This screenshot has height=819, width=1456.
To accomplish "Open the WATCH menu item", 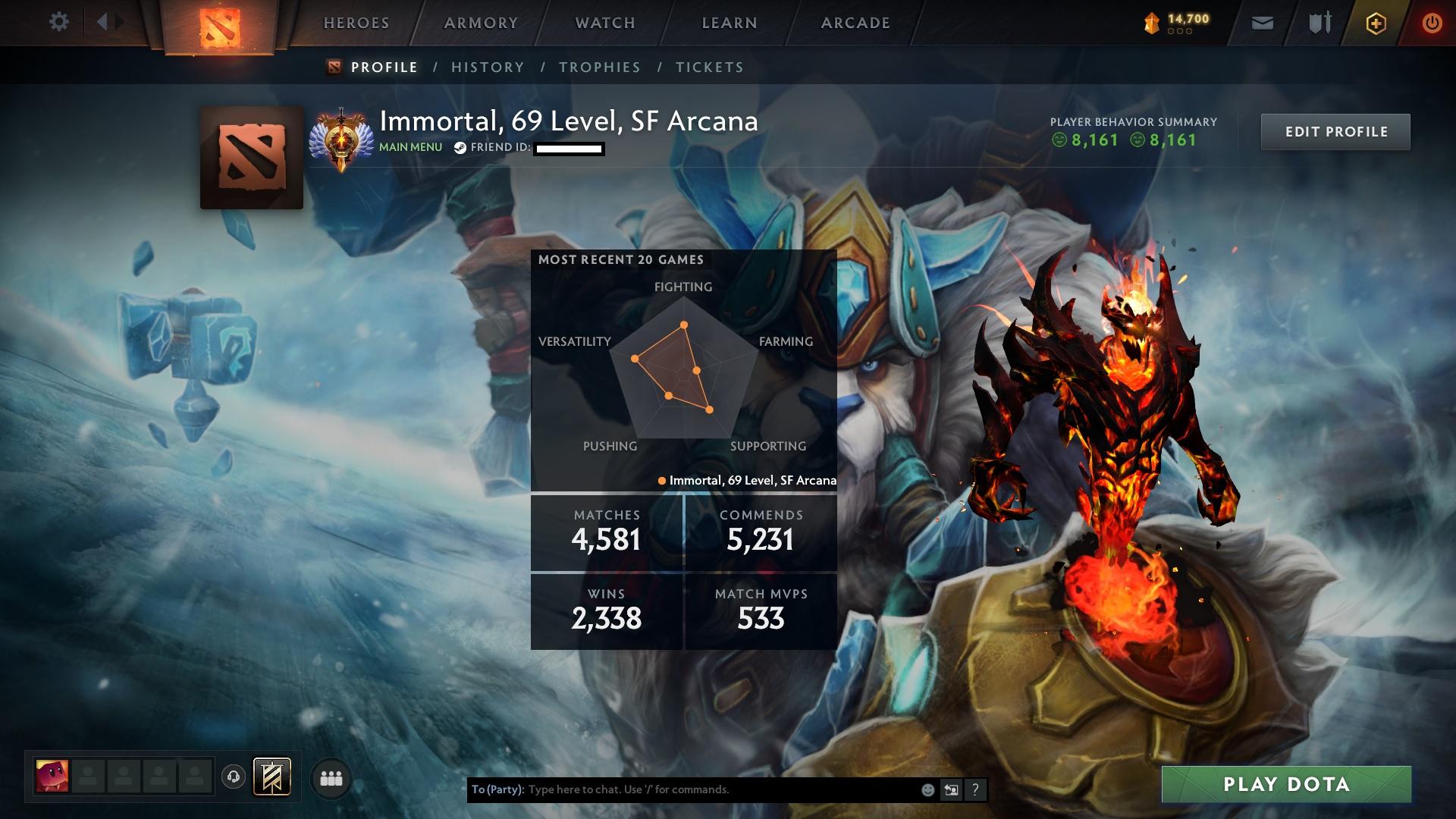I will coord(603,23).
